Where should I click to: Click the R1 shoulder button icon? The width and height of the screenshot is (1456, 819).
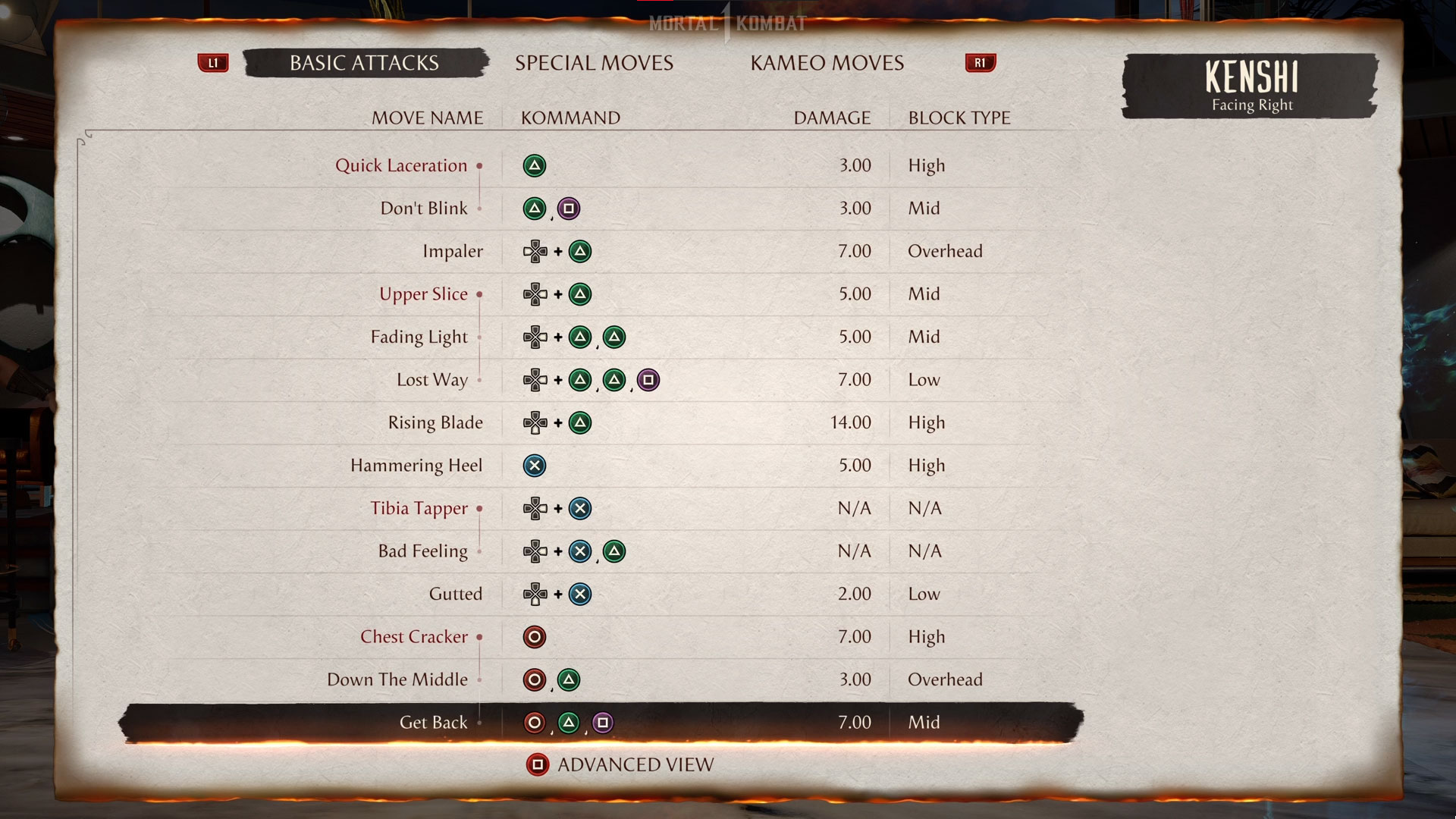pyautogui.click(x=980, y=64)
